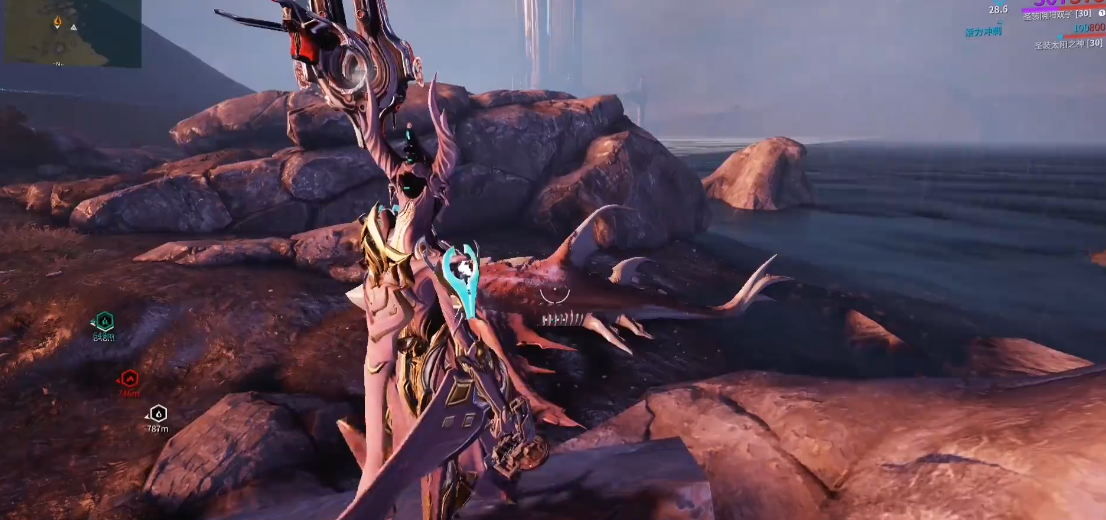This screenshot has width=1106, height=520.
Task: Click the orange flame marker on minimap
Action: click(57, 22)
